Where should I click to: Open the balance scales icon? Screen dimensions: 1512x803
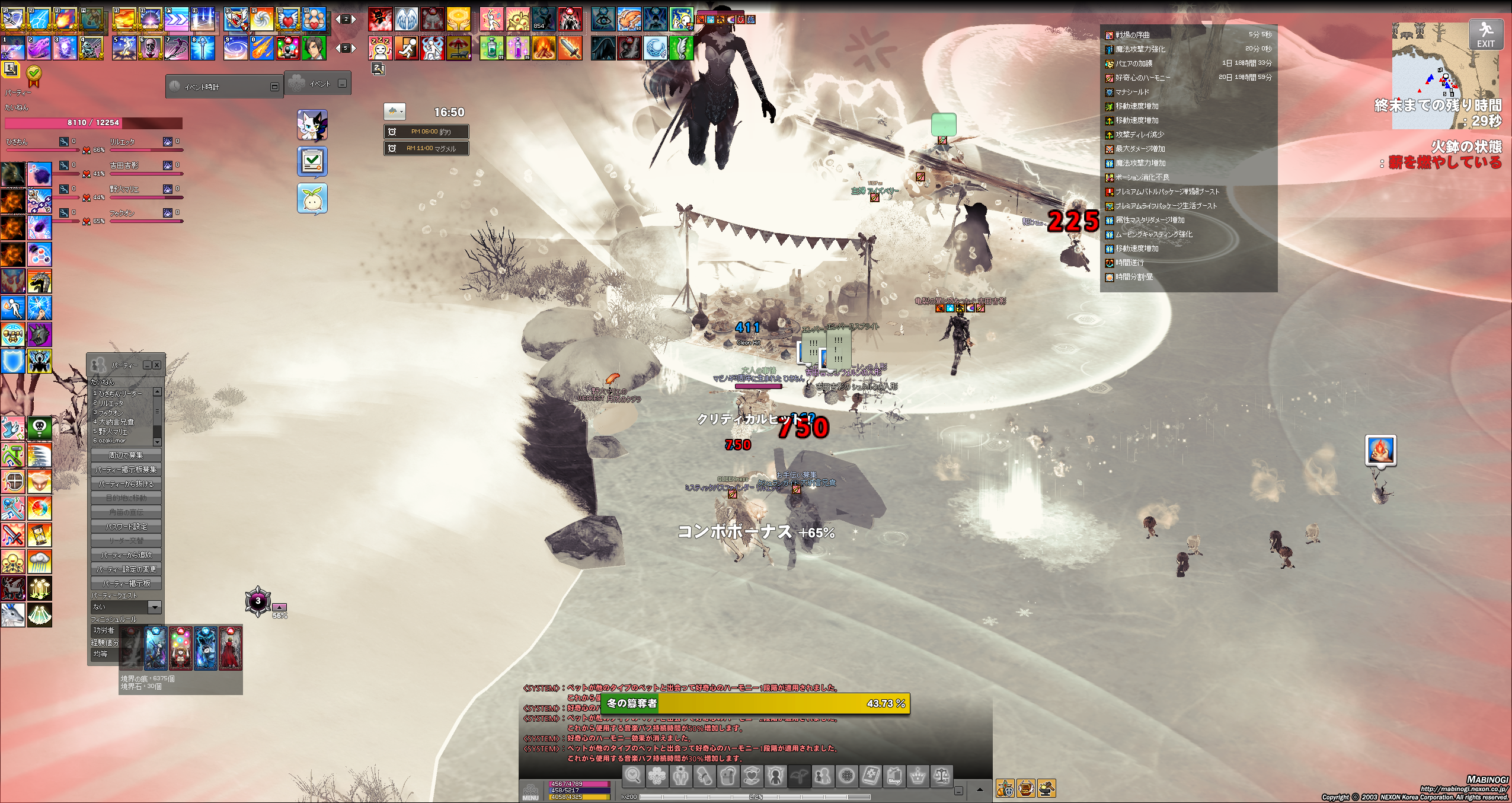[942, 776]
